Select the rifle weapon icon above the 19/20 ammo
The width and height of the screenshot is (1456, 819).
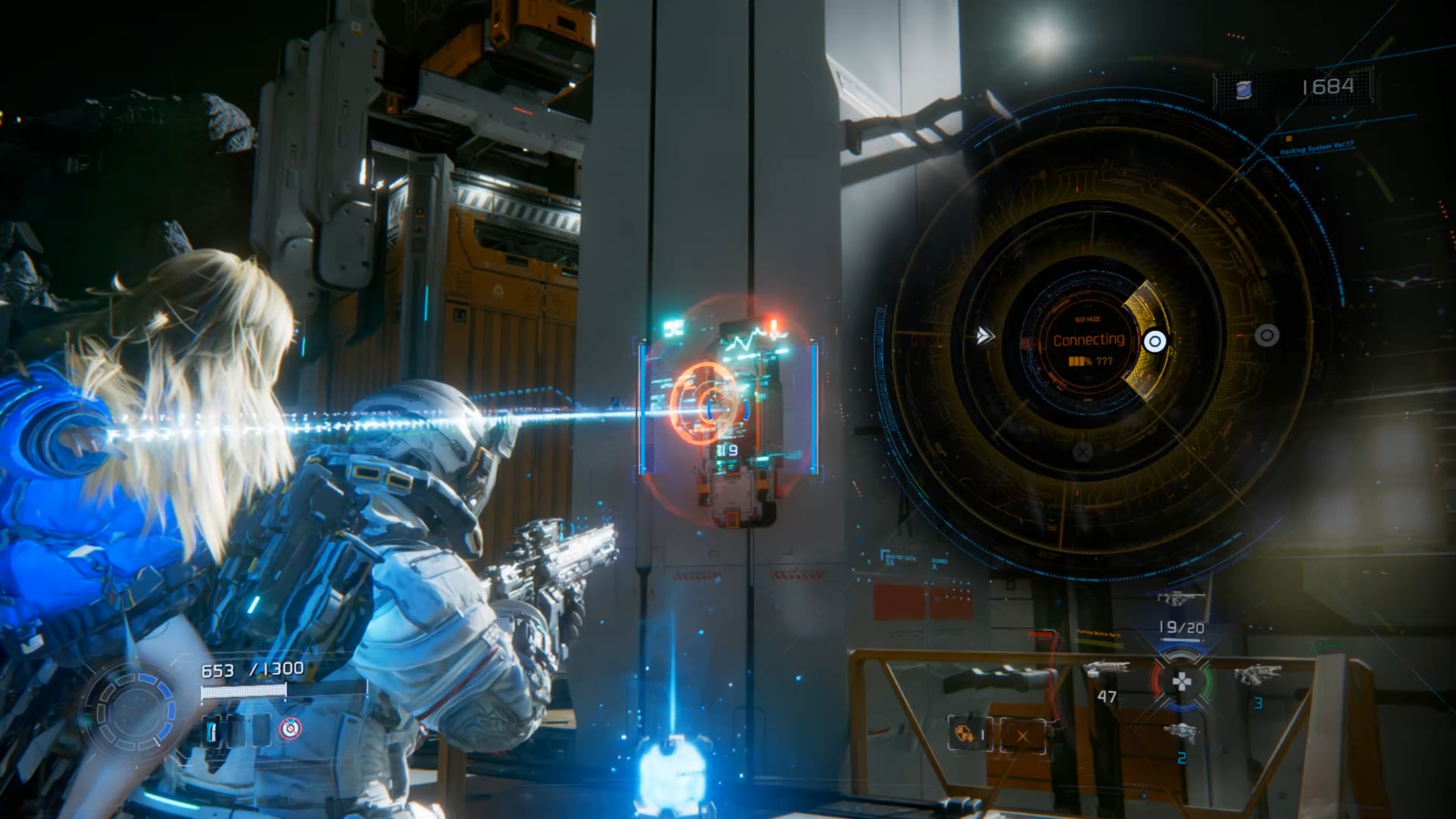click(x=1181, y=598)
